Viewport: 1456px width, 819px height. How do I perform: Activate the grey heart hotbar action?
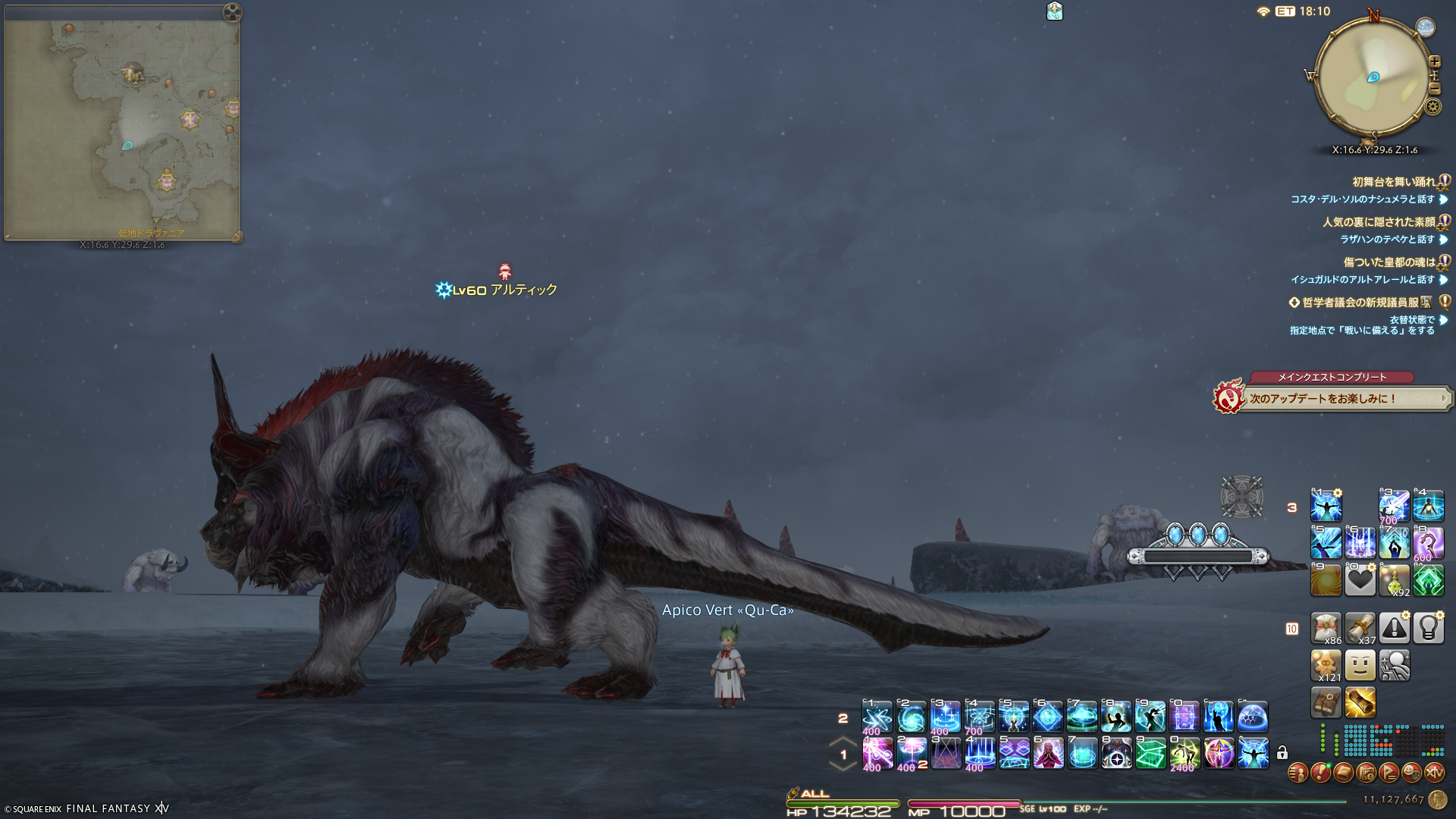[x=1360, y=580]
